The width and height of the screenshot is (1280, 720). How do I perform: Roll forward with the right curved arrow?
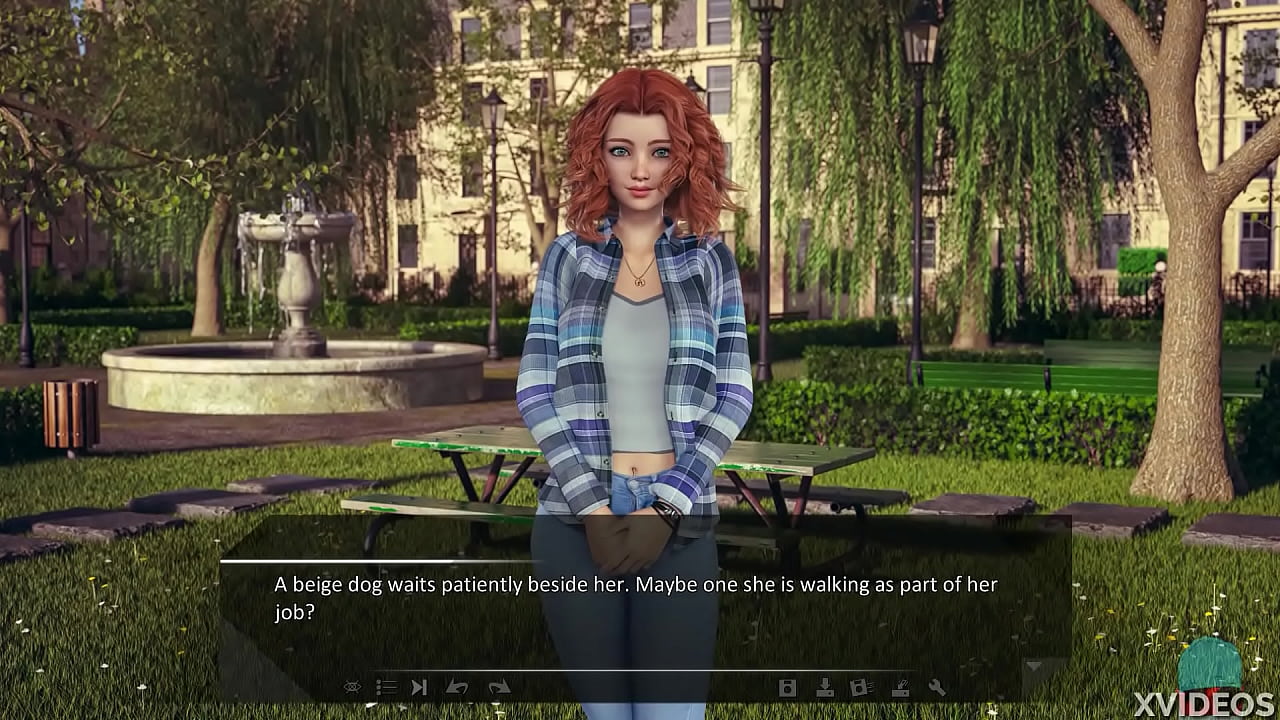[499, 687]
